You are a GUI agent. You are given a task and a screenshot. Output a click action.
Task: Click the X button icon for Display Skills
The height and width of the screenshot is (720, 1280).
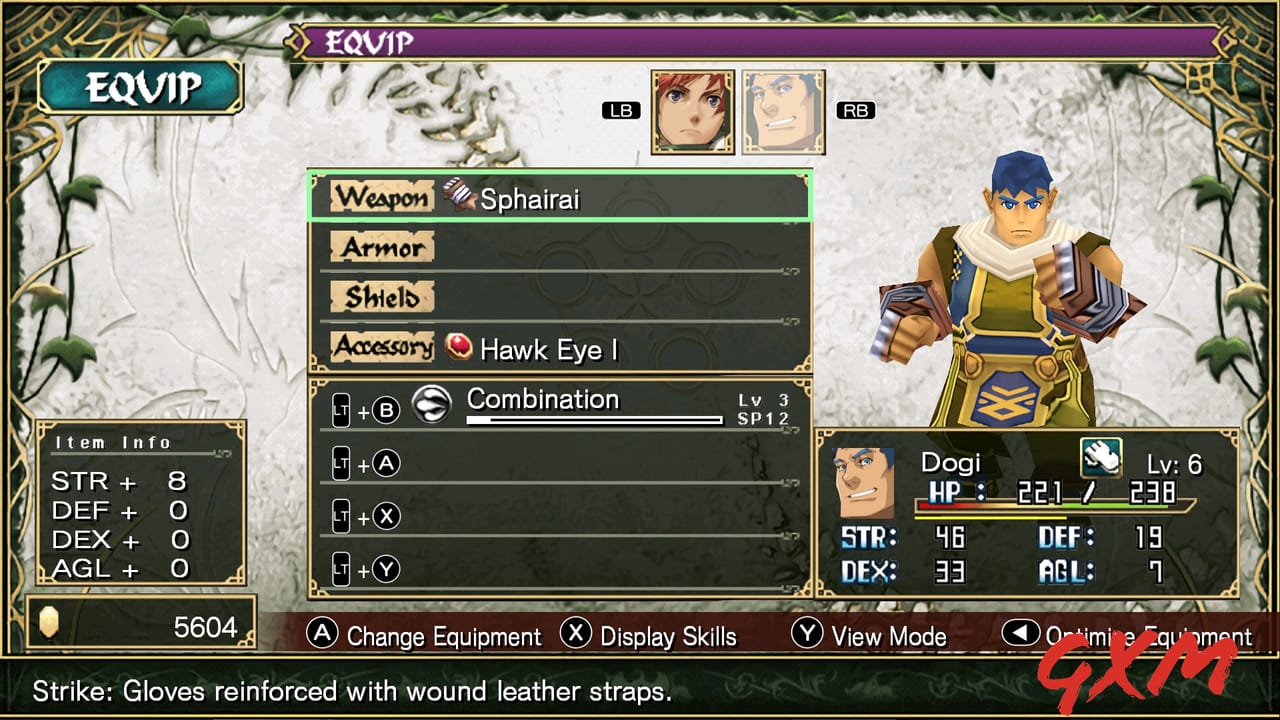[x=574, y=636]
